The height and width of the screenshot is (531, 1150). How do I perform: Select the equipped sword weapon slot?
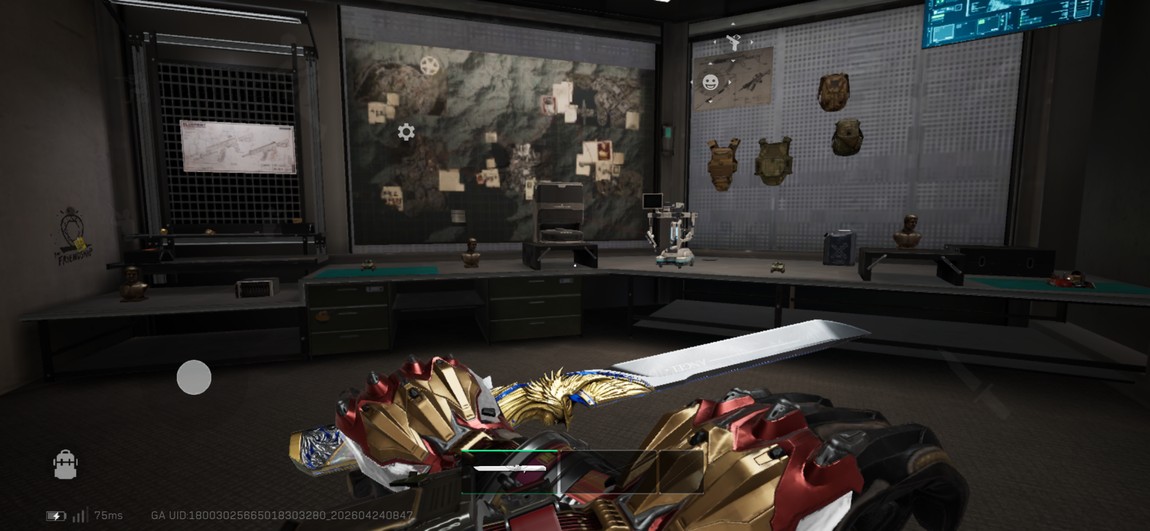click(509, 468)
